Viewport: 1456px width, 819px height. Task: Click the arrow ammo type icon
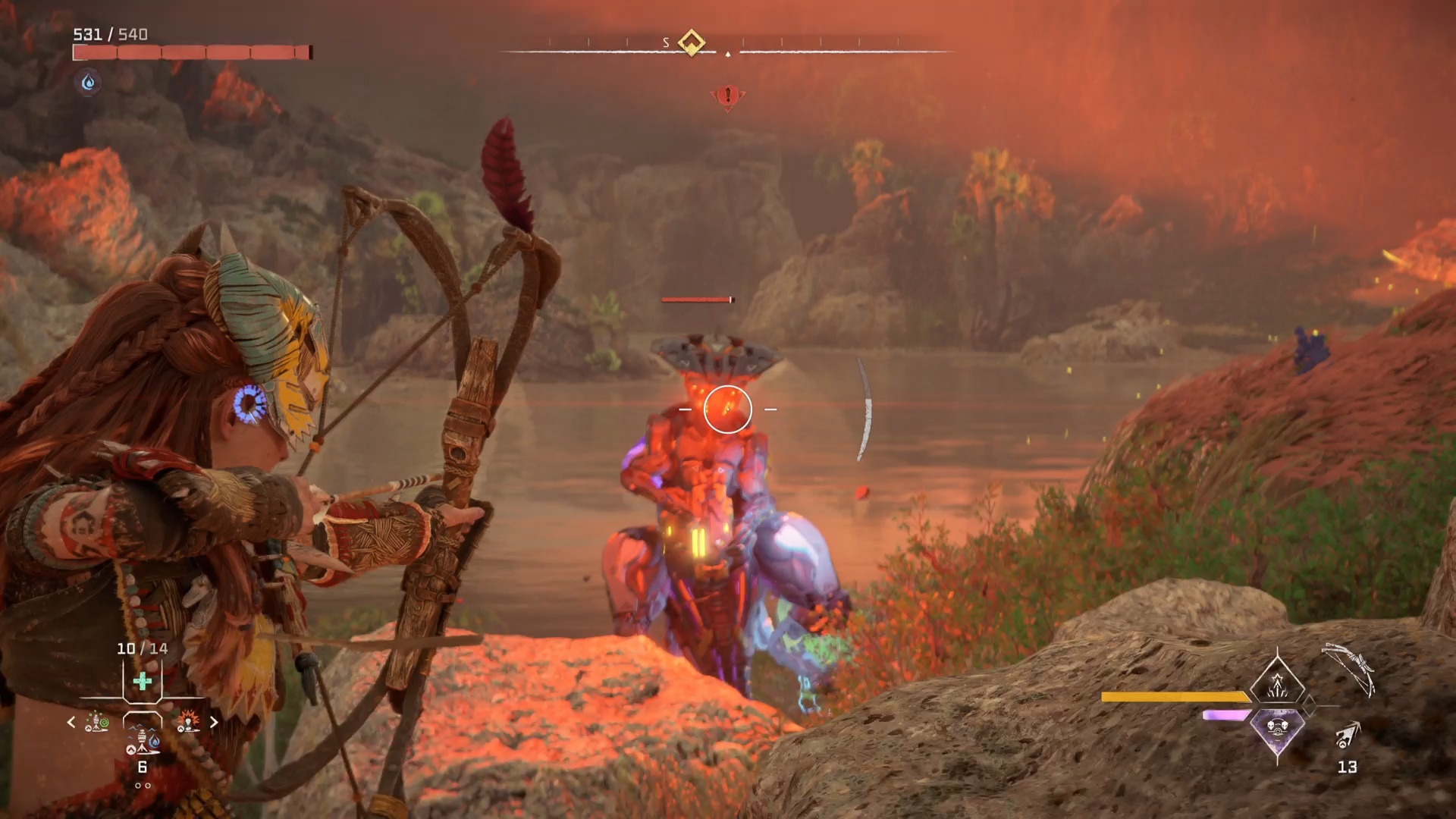1348,735
